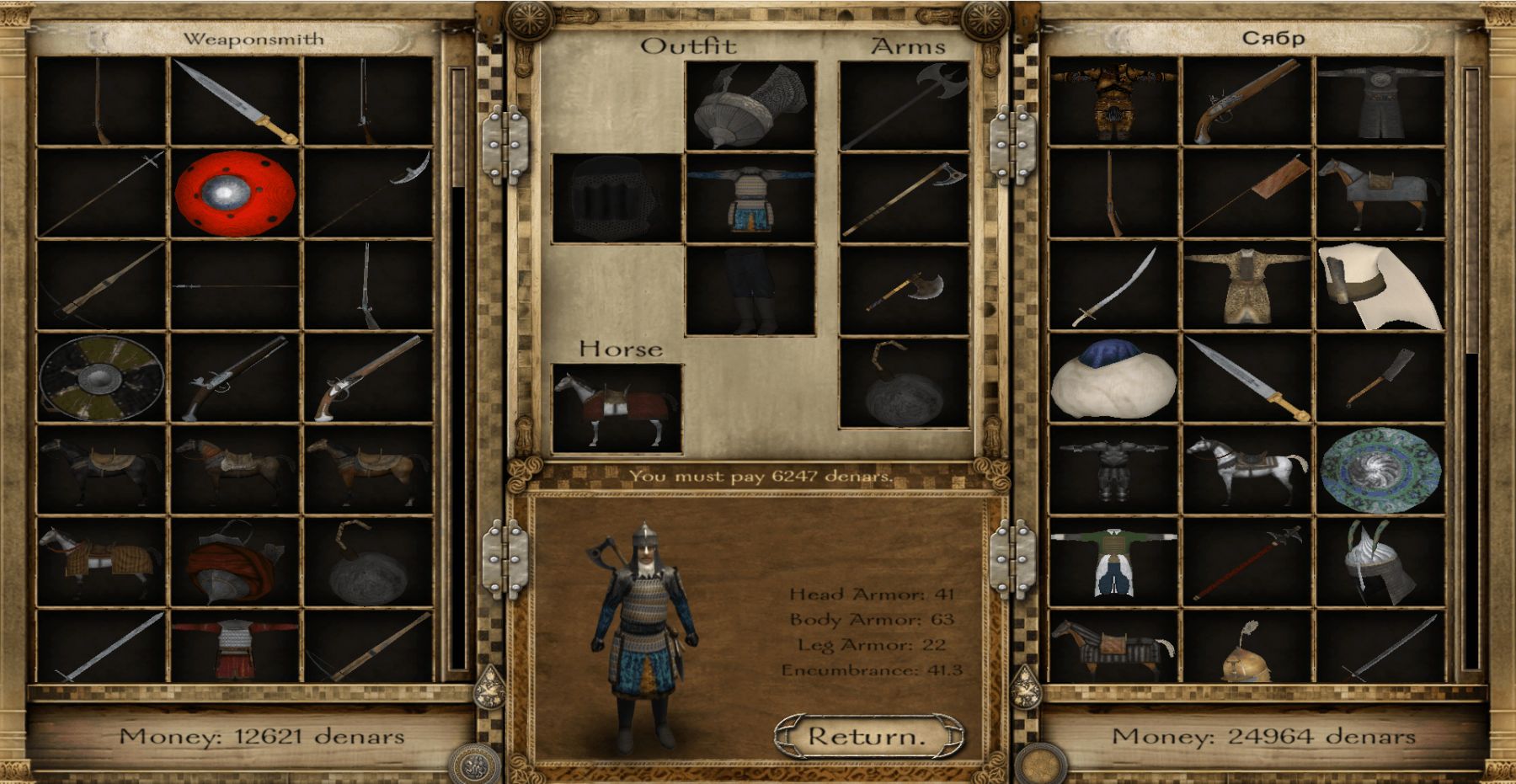
Task: Choose the white turban with the blue top
Action: pyautogui.click(x=1113, y=378)
